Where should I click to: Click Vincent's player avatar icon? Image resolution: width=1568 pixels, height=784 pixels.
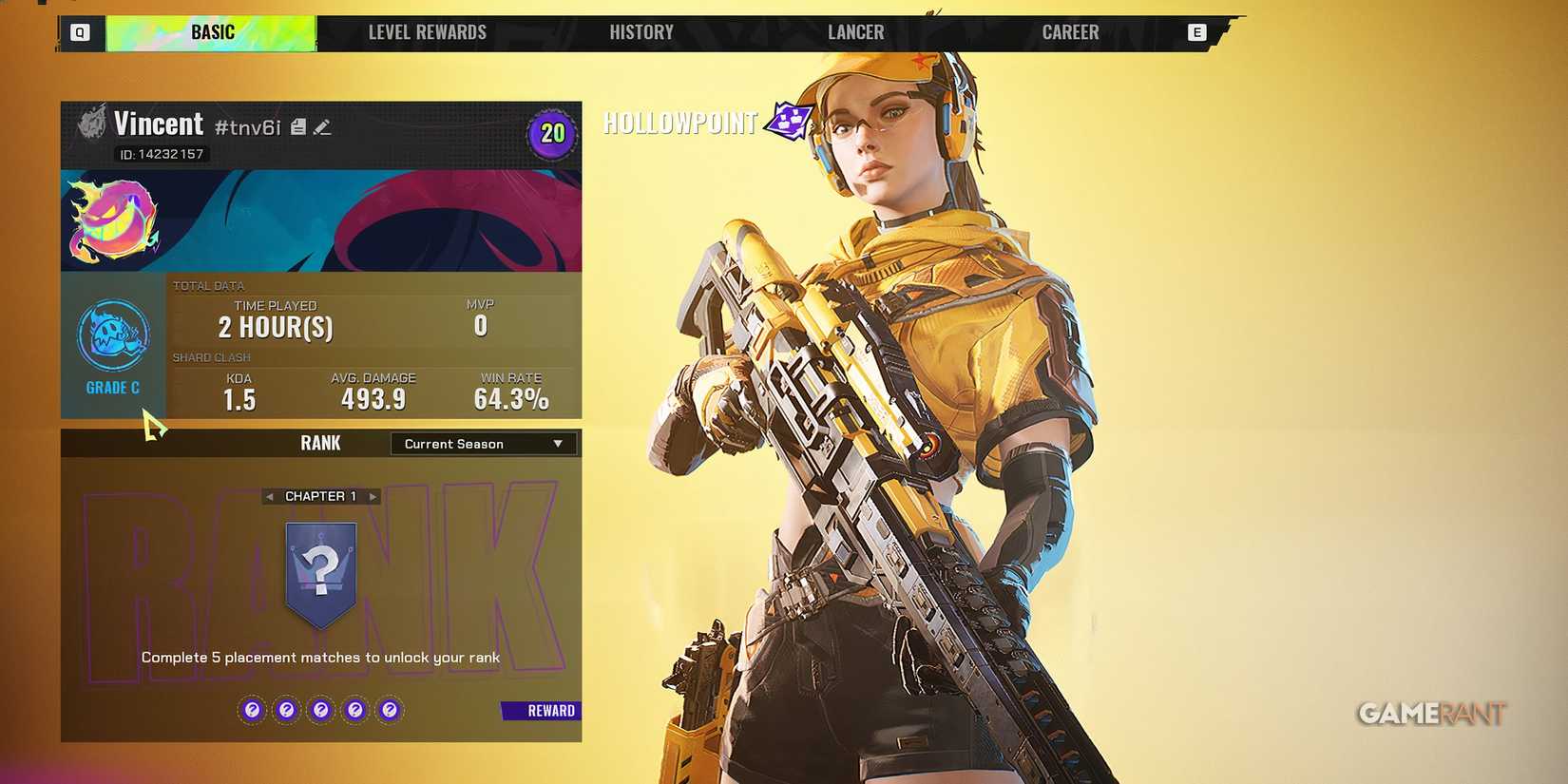[92, 124]
